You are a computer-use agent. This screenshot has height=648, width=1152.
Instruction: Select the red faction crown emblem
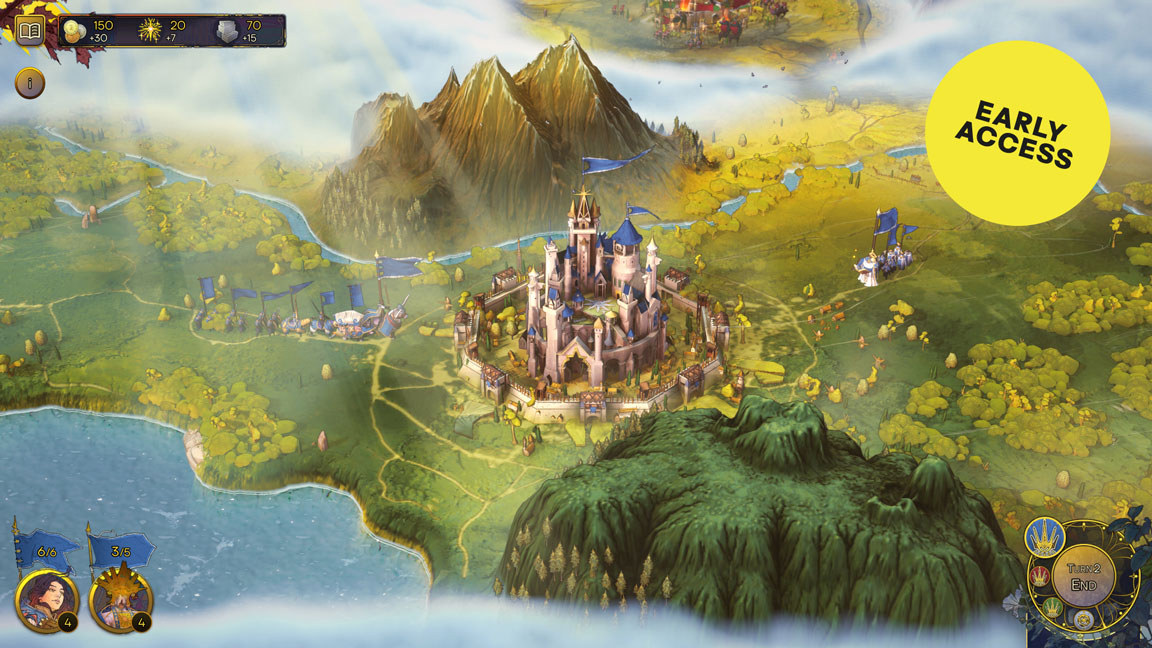1039,576
